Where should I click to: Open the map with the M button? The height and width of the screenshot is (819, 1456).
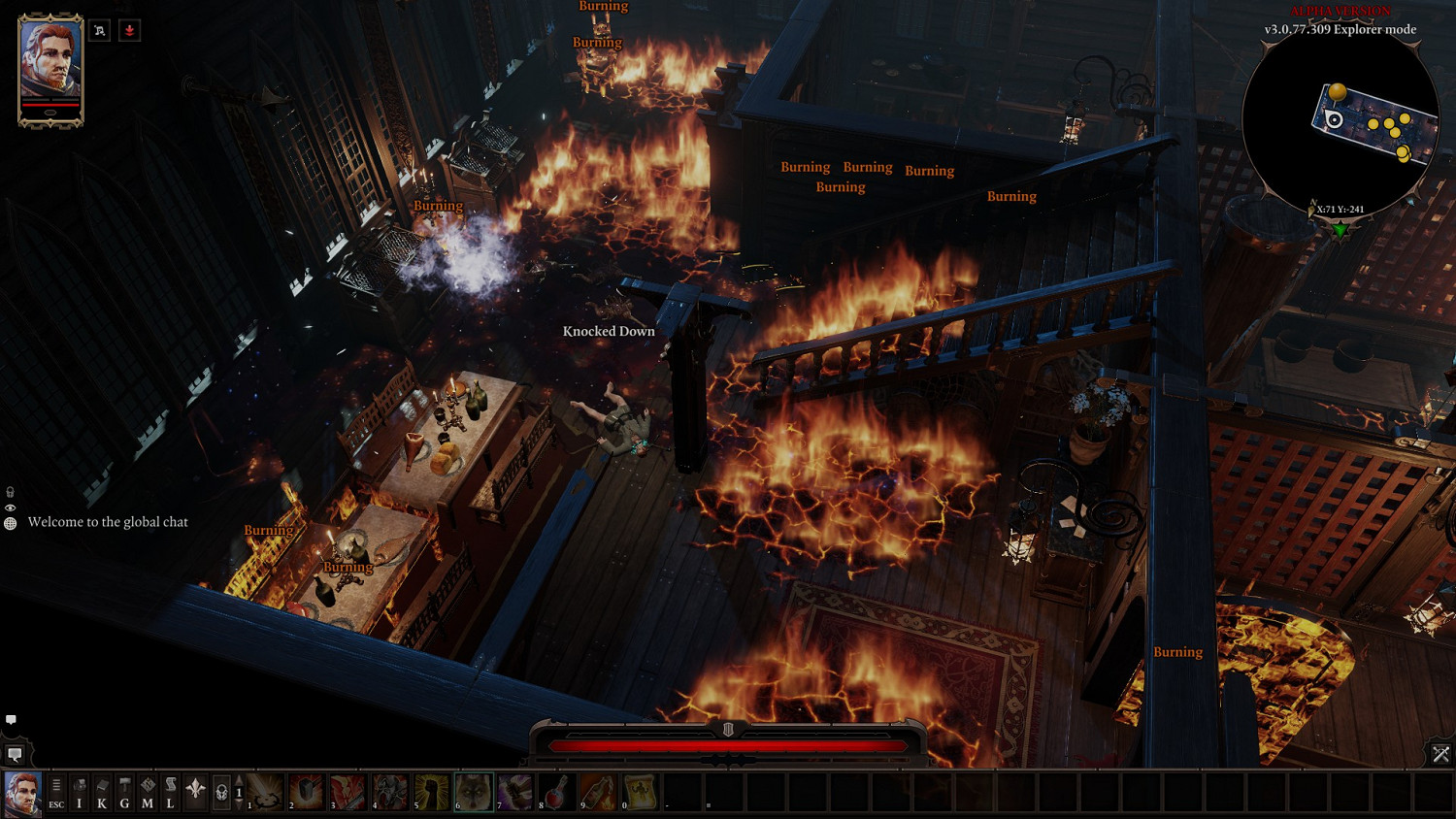[148, 791]
